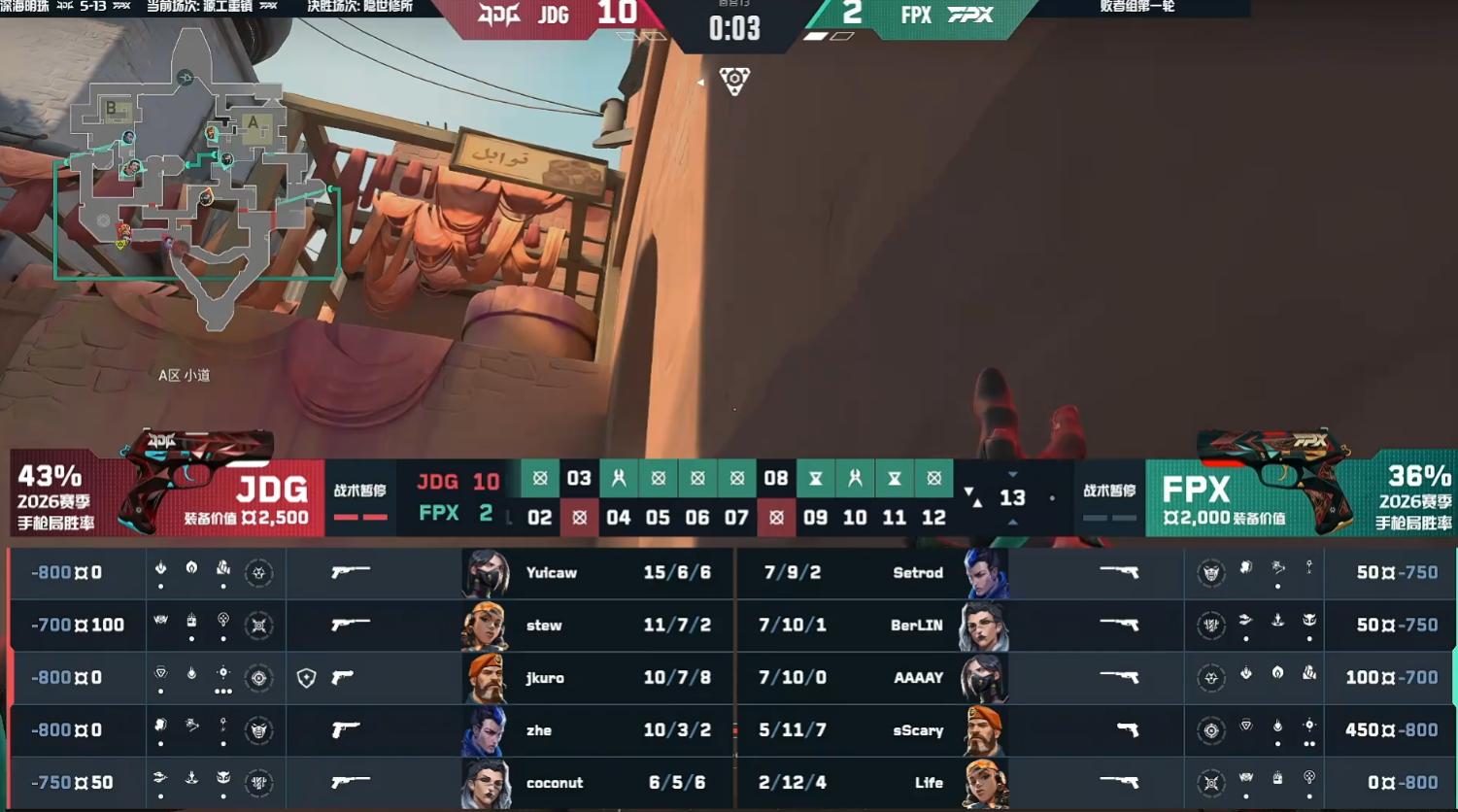1458x812 pixels.
Task: Select round 13 in the round tracker
Action: click(1012, 498)
